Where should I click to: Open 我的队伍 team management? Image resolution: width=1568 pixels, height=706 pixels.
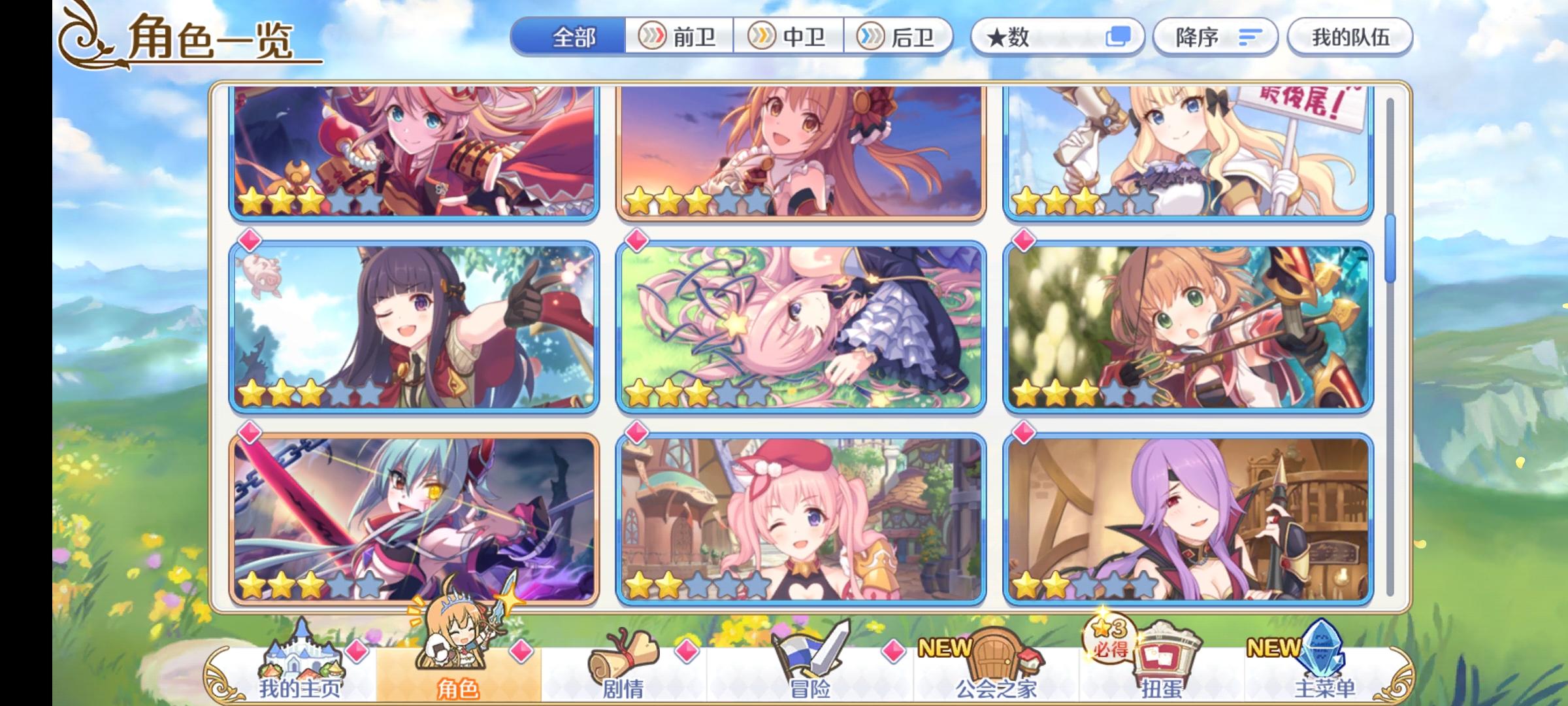pyautogui.click(x=1349, y=37)
